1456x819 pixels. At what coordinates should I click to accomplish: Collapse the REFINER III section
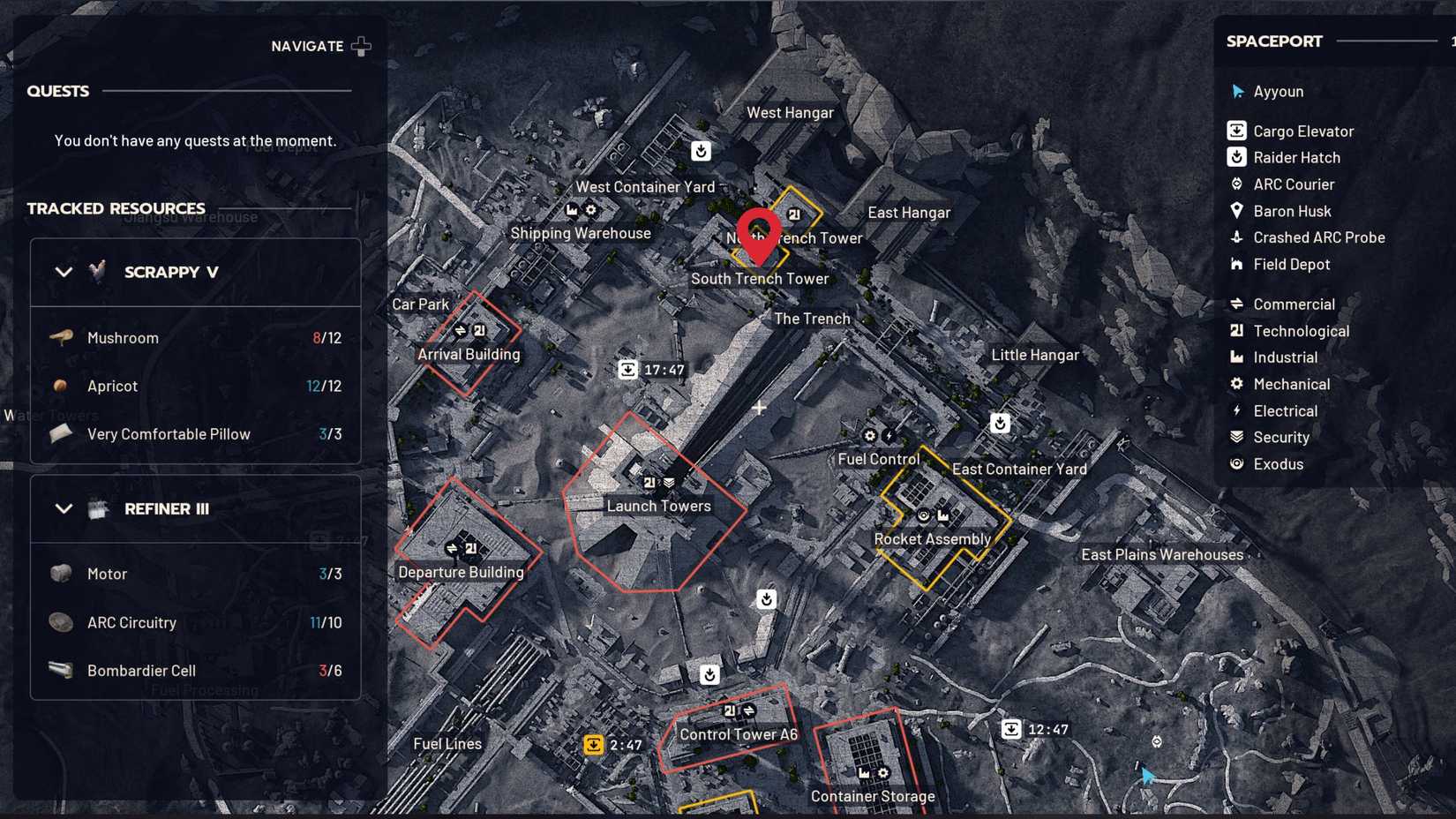(x=64, y=508)
